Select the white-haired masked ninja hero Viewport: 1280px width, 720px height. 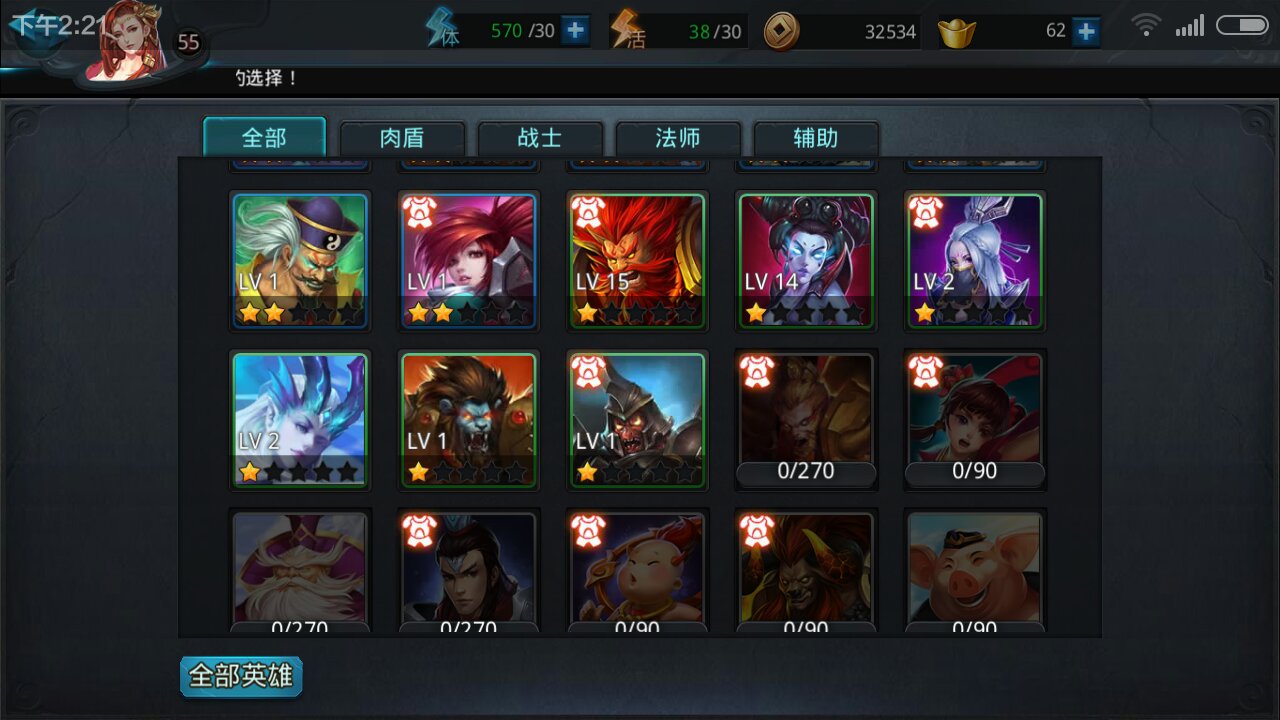point(975,260)
